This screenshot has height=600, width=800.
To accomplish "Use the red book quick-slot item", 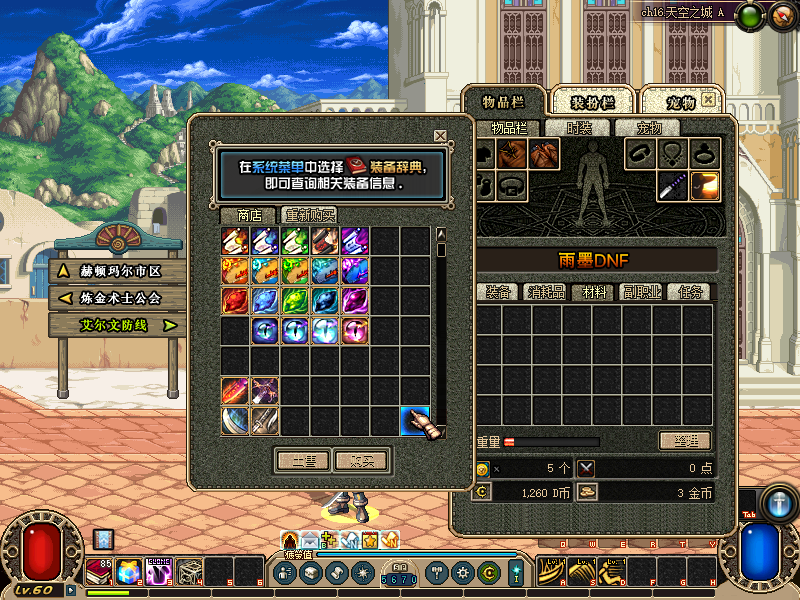I will [100, 572].
